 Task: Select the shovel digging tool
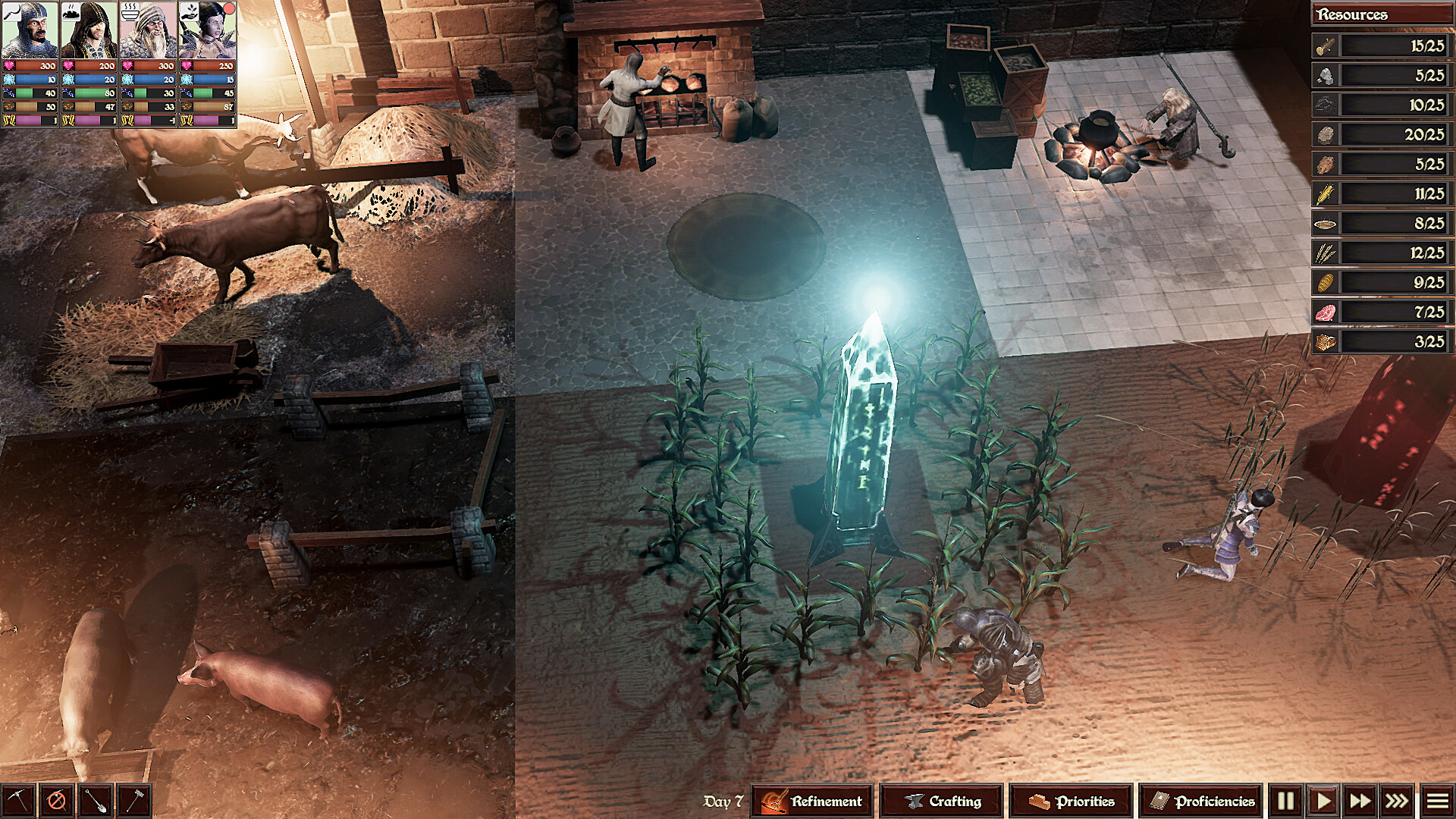[x=94, y=799]
